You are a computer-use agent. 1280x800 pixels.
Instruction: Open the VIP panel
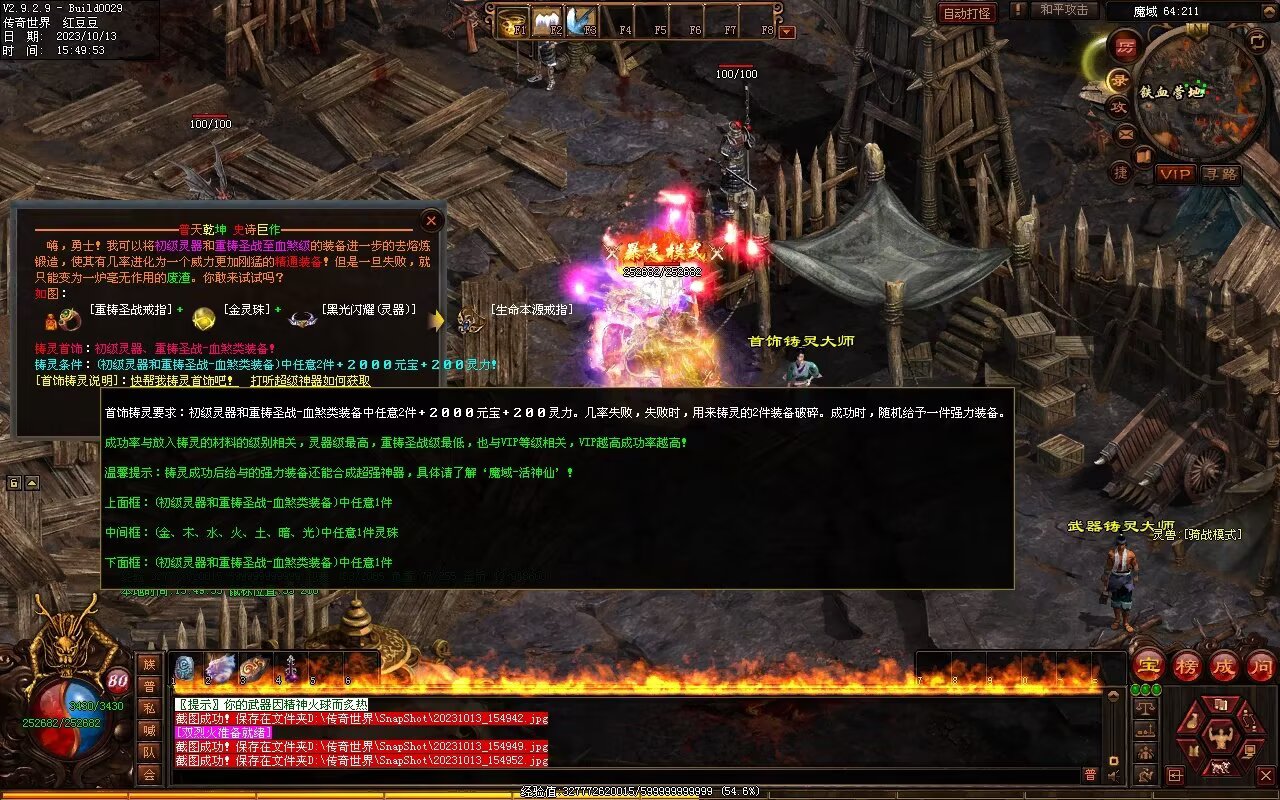(x=1175, y=174)
